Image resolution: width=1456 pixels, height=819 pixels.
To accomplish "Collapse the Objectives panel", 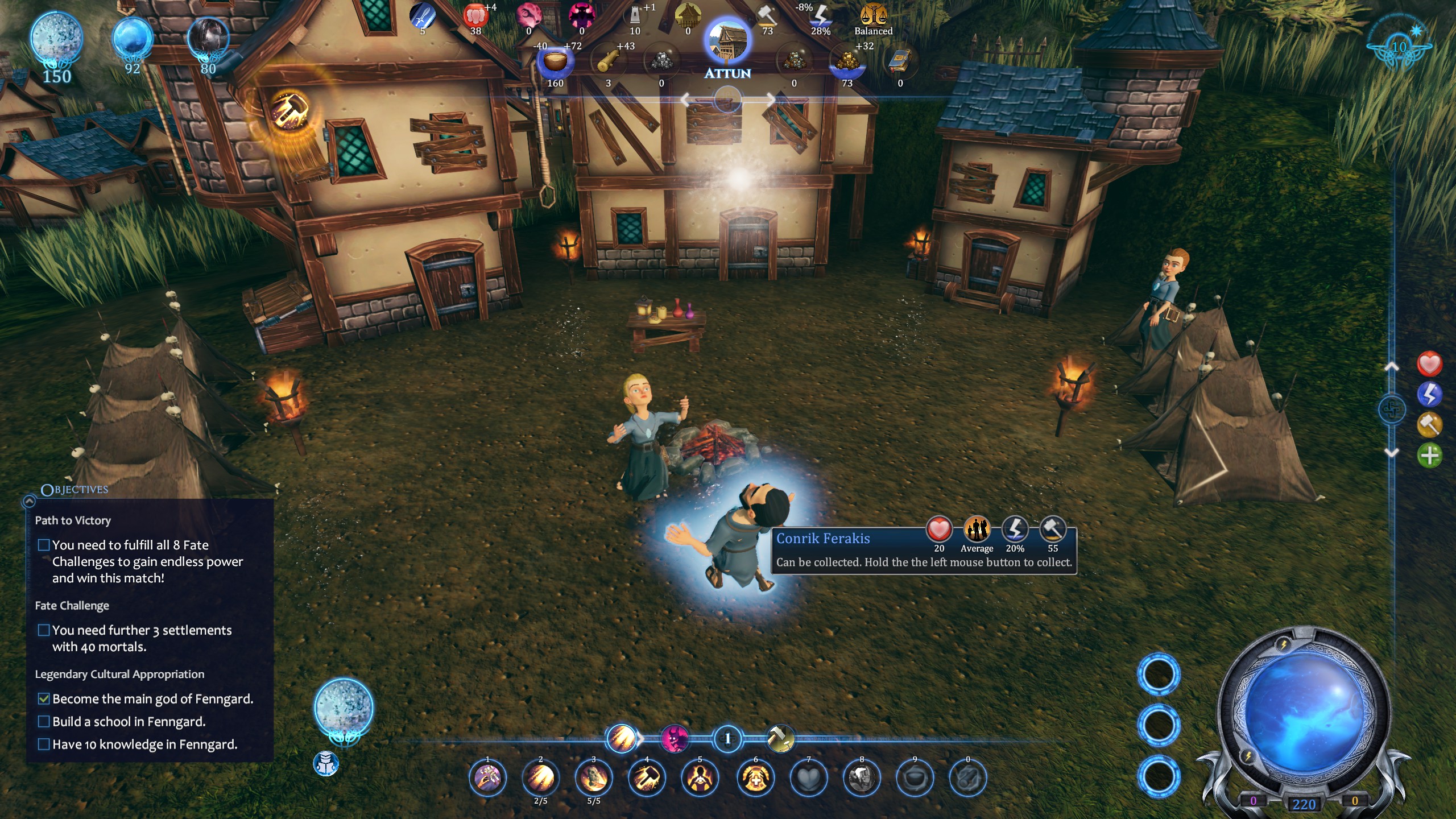I will pos(29,501).
